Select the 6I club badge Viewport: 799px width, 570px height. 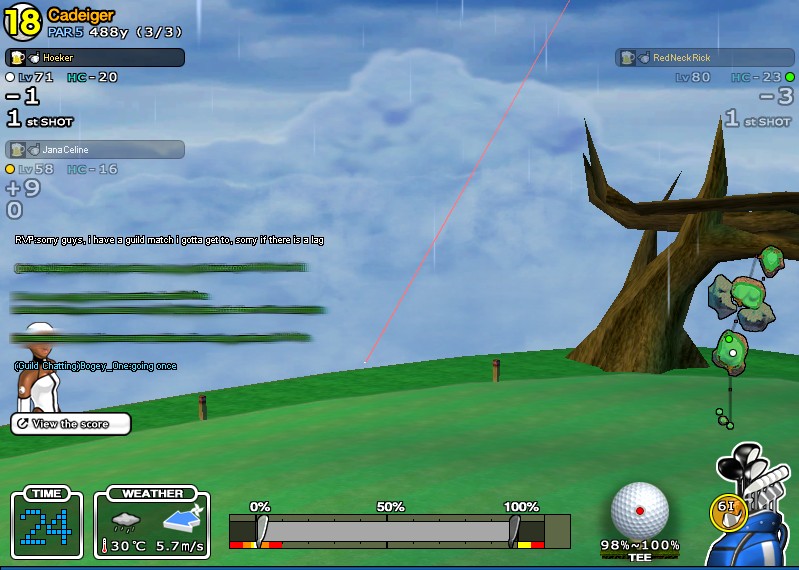tap(728, 508)
